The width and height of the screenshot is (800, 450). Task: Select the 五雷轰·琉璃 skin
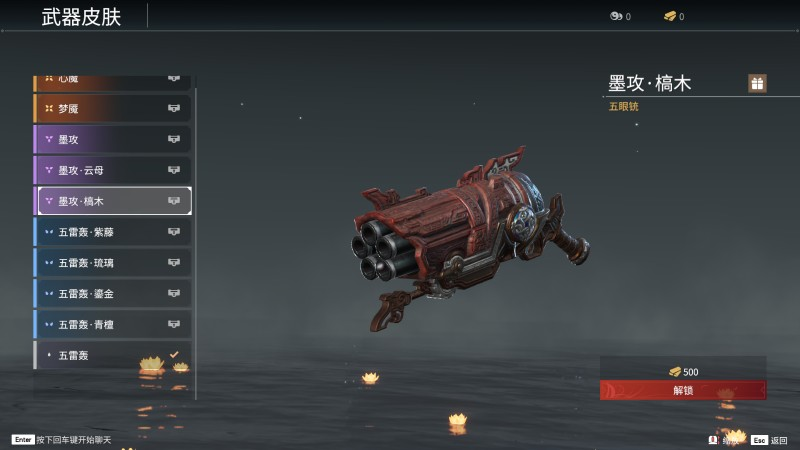112,263
